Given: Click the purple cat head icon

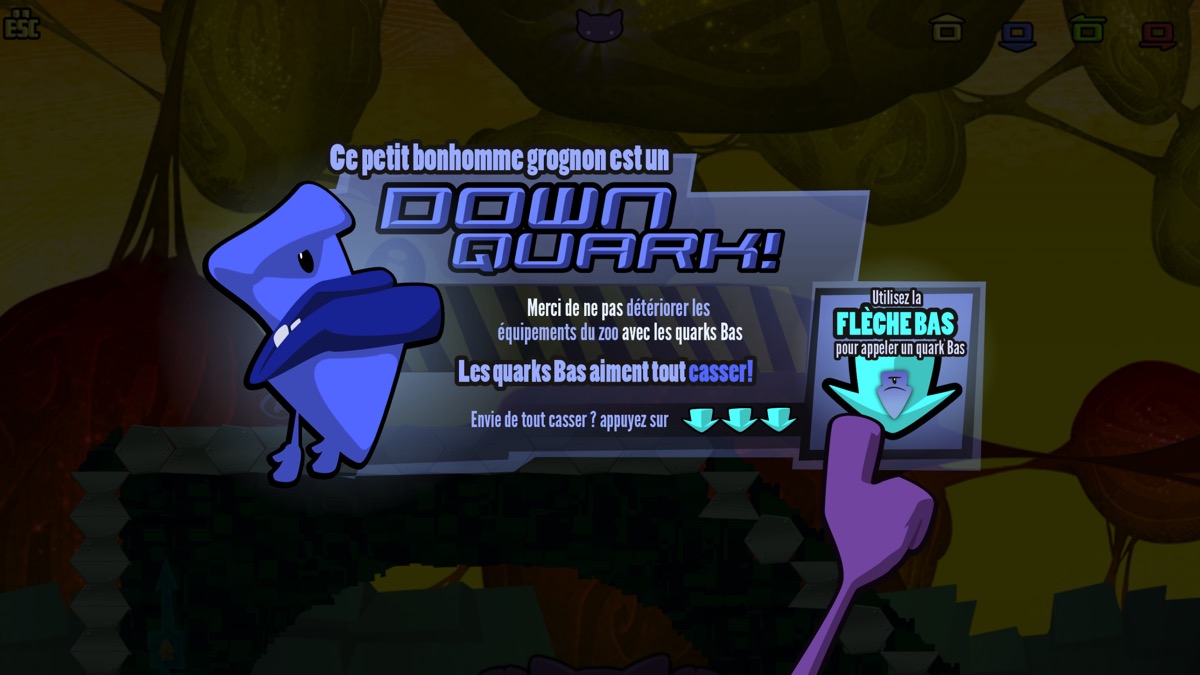Looking at the screenshot, I should pos(600,25).
